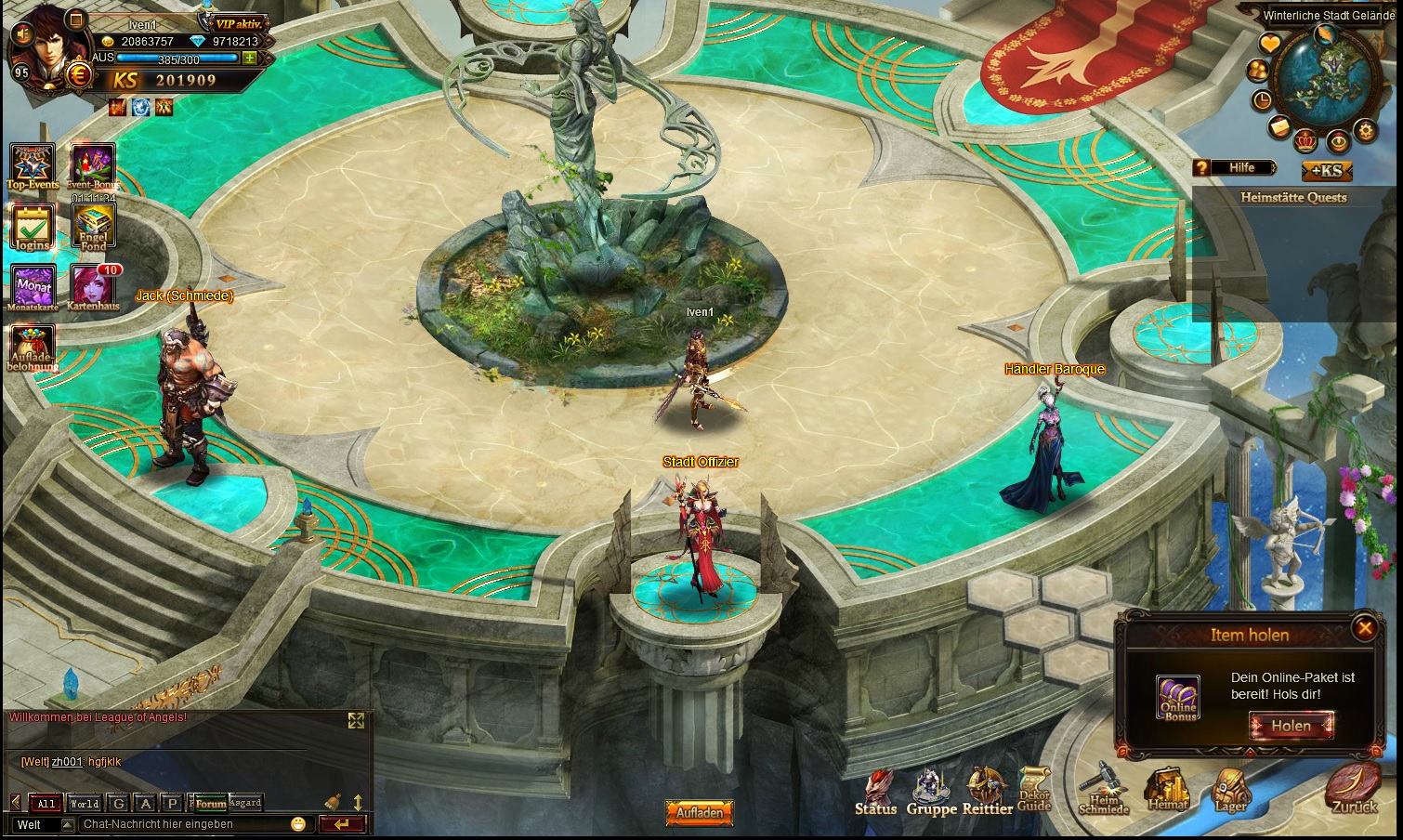This screenshot has width=1403, height=840.
Task: Claim the online bonus with Holen
Action: coord(1291,726)
